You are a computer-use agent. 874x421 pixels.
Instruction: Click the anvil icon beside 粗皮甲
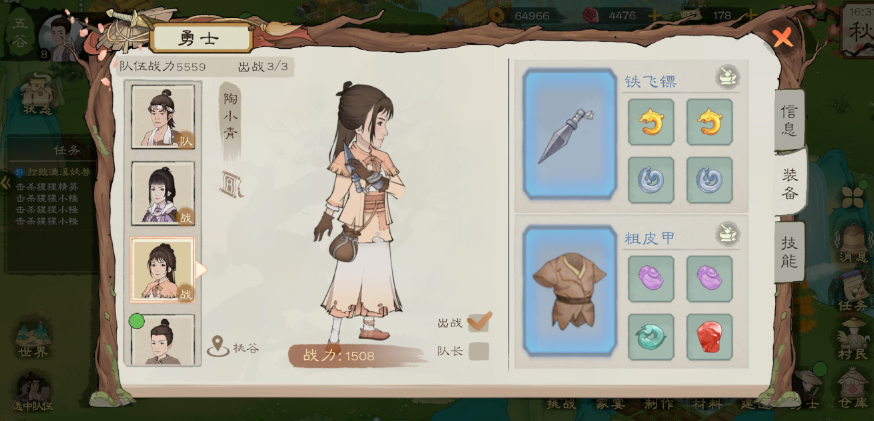(x=727, y=235)
